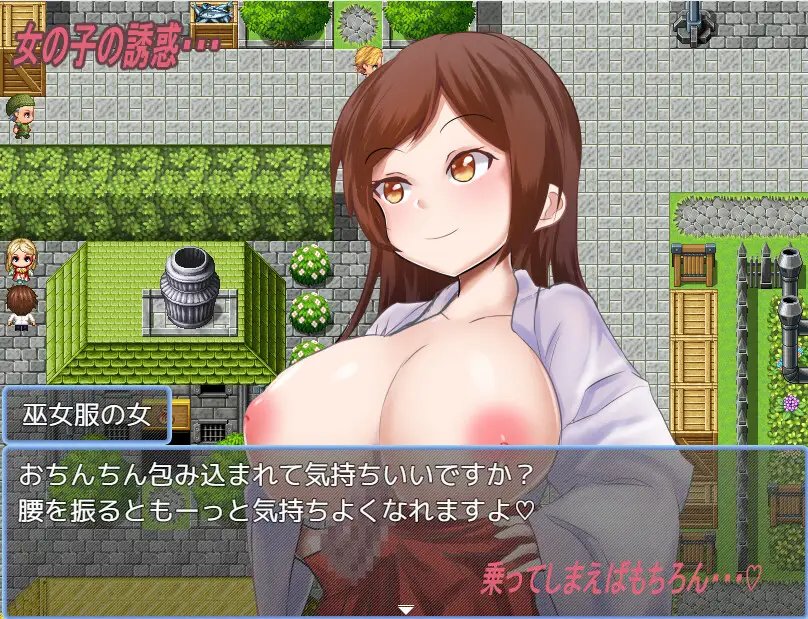The width and height of the screenshot is (808, 619).
Task: Click the white continue arrow in the dialogue box
Action: [405, 608]
